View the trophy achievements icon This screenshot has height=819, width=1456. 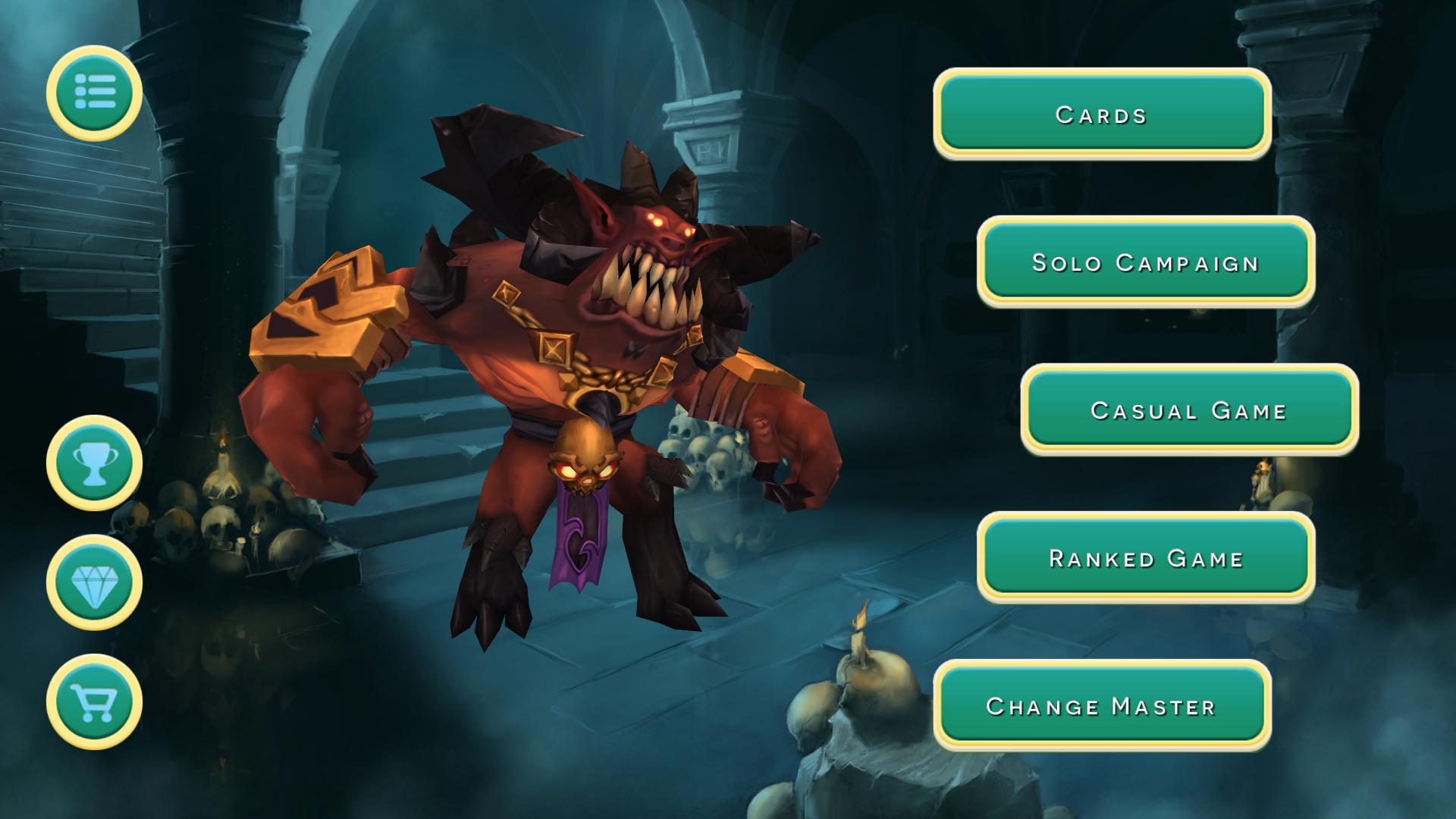point(94,463)
